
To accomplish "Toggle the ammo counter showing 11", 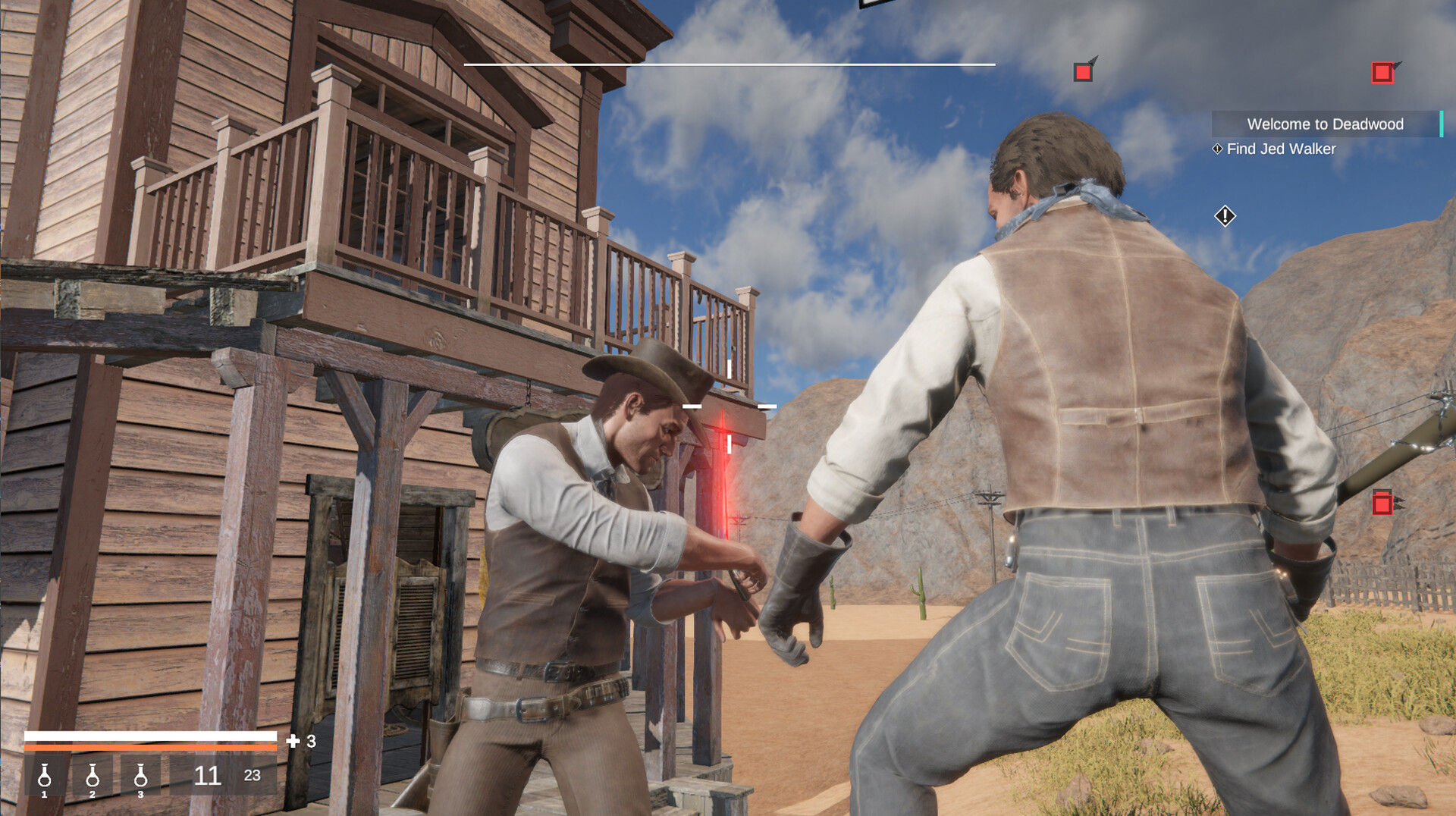I will pos(208,776).
